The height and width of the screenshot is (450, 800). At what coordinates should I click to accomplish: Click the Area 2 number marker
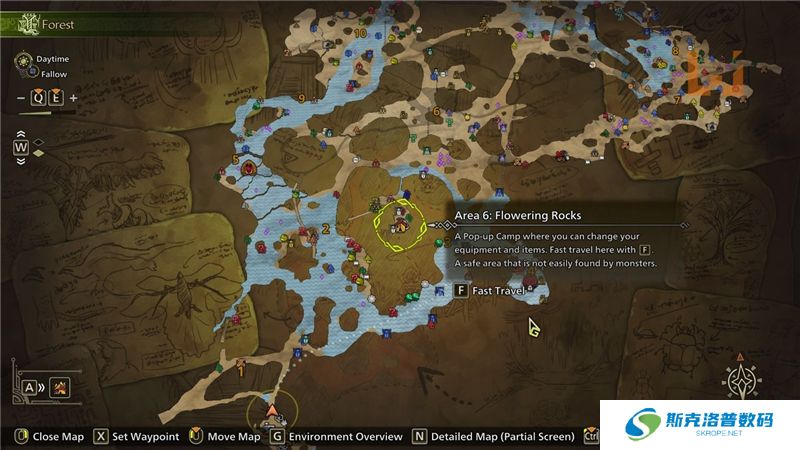click(x=326, y=229)
